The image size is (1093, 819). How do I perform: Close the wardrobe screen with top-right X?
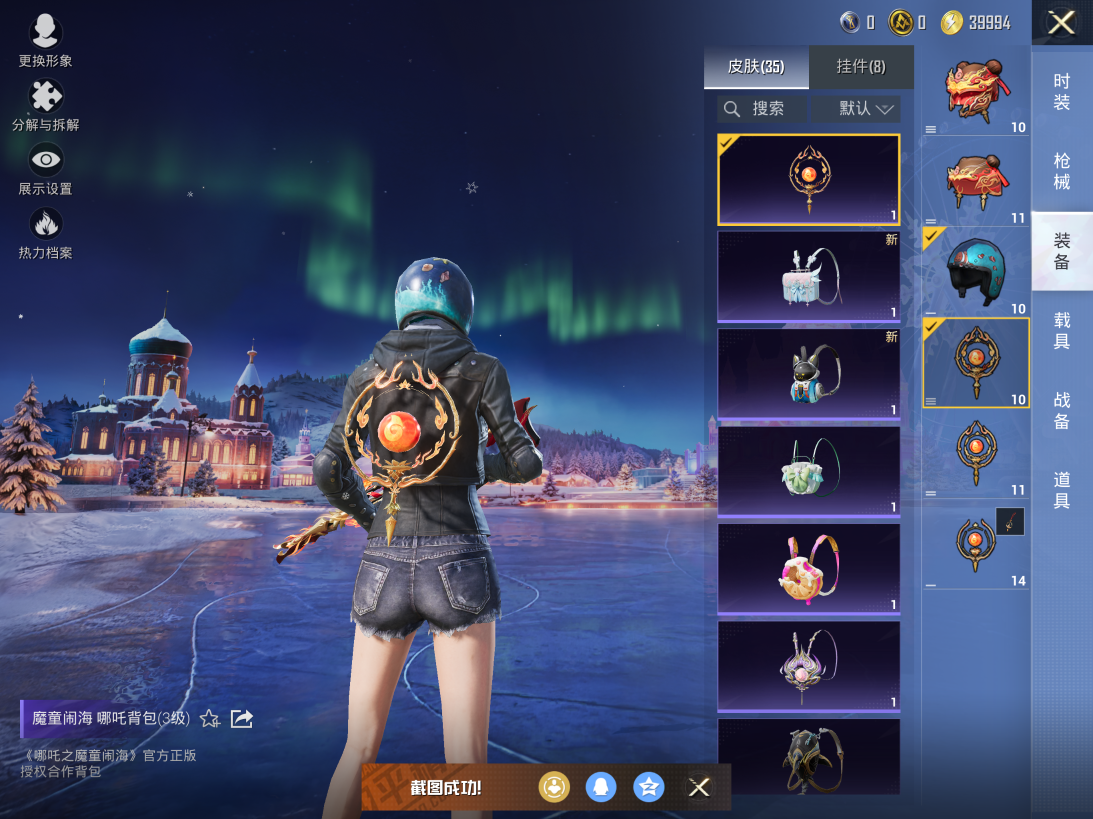(1061, 23)
